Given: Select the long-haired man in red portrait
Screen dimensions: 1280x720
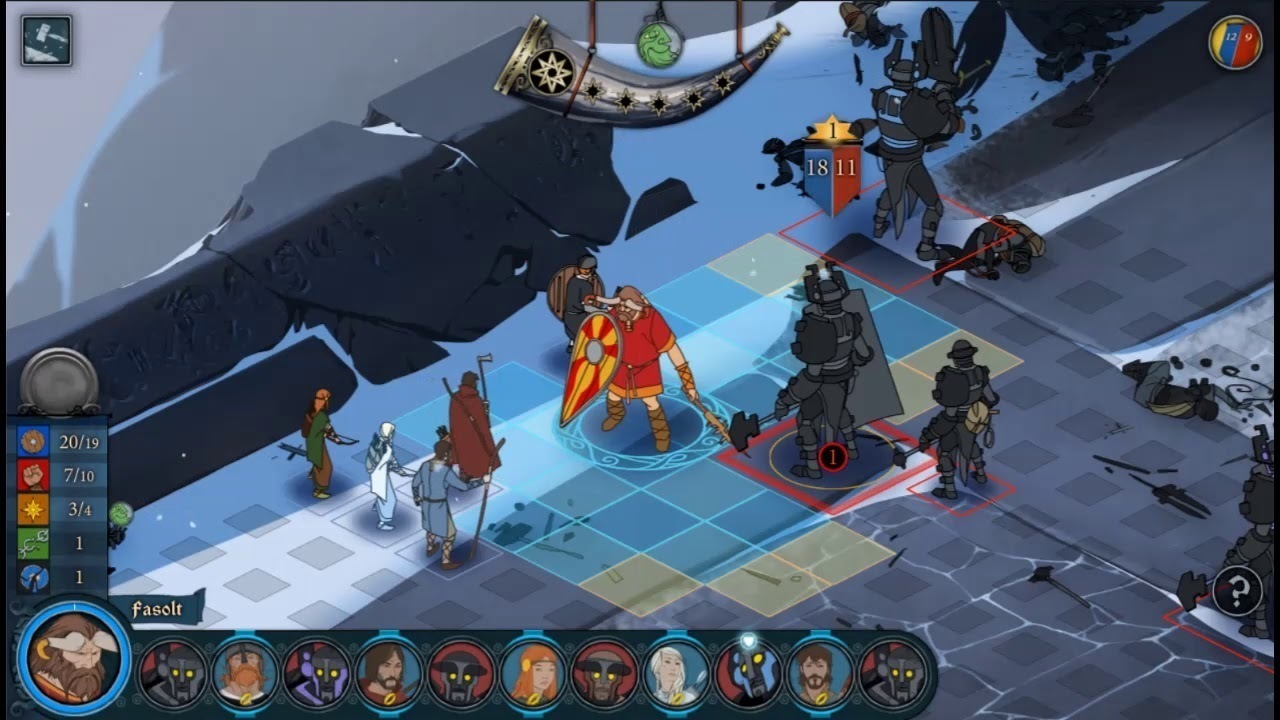Looking at the screenshot, I should (x=389, y=673).
